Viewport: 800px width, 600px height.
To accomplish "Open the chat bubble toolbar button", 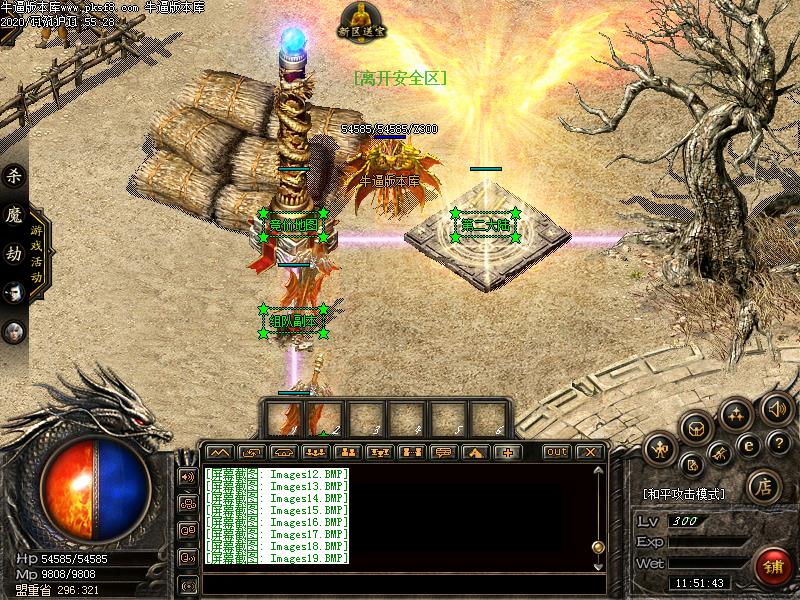I will (x=443, y=452).
